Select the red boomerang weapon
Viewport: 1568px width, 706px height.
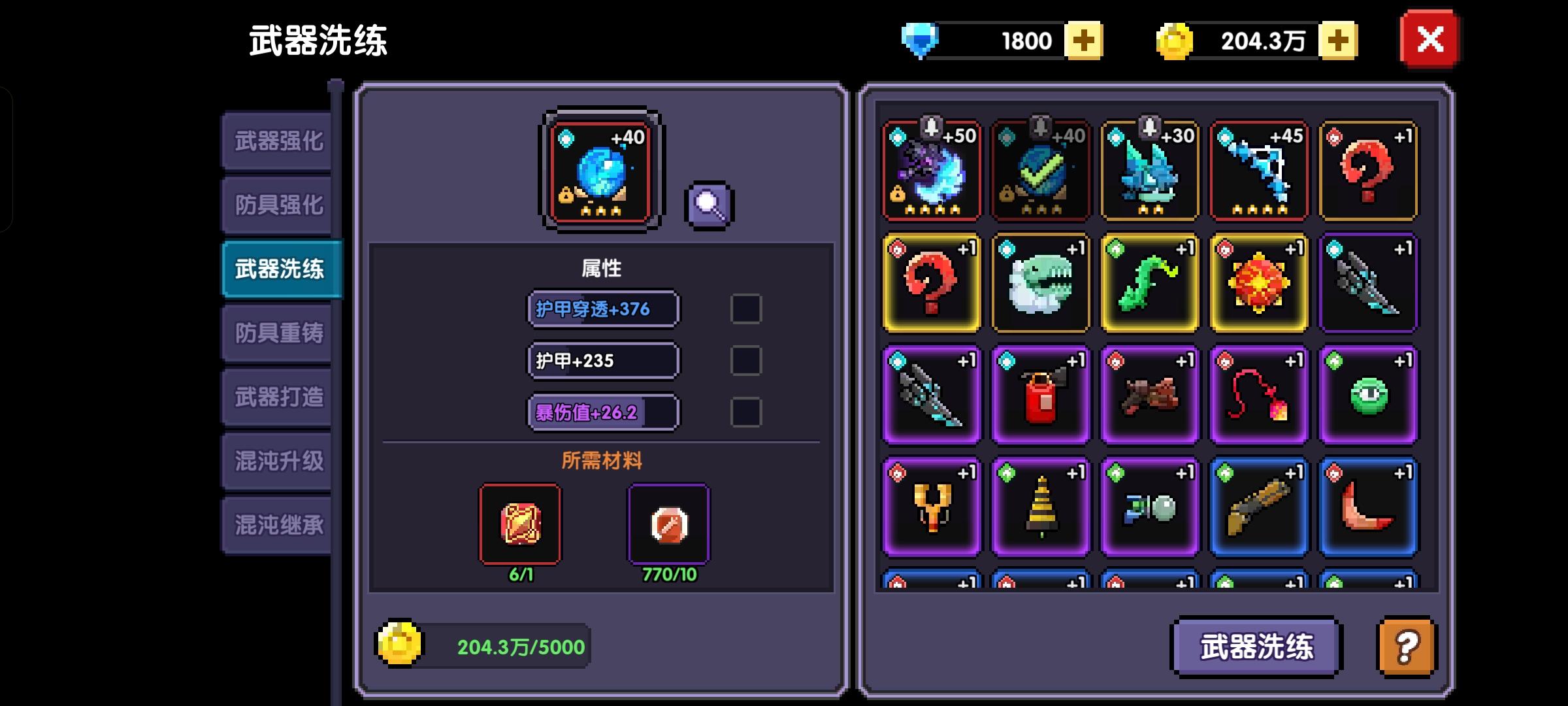[1368, 507]
